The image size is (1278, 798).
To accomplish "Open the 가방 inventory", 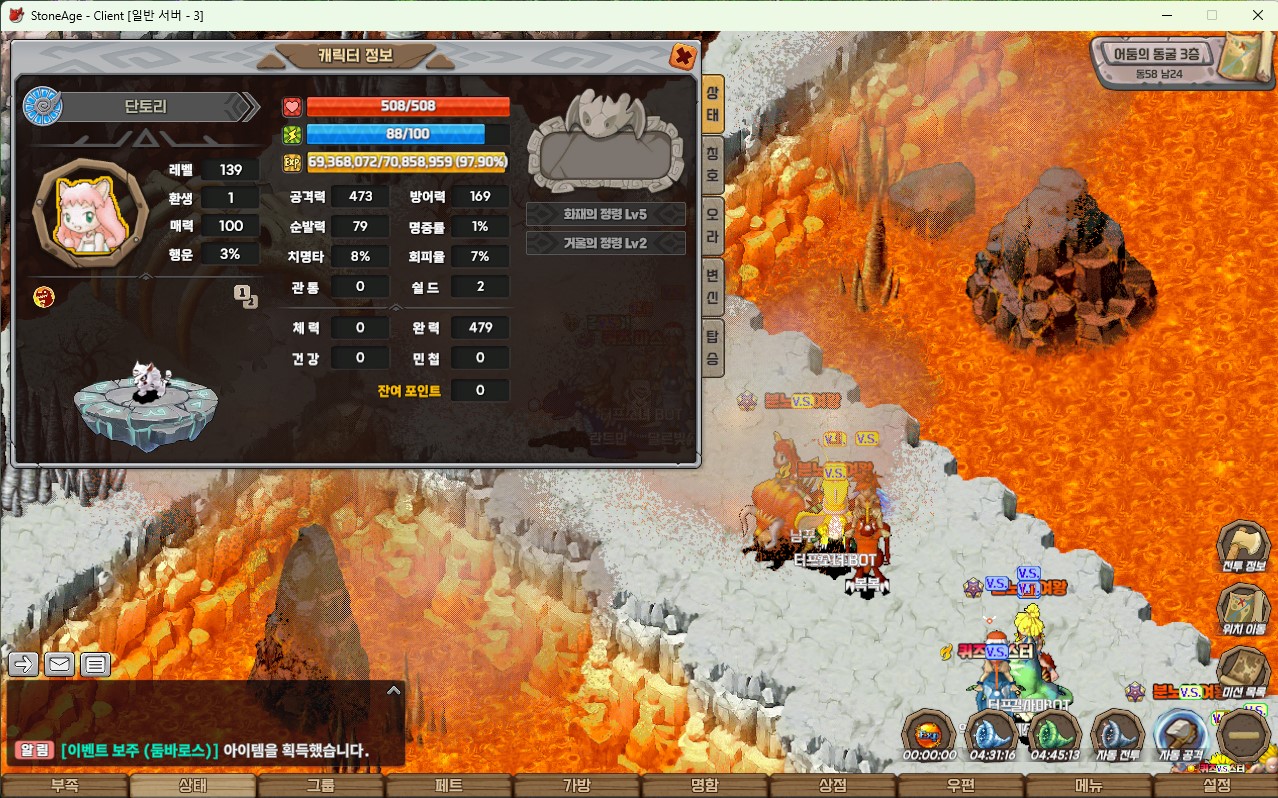I will 576,786.
